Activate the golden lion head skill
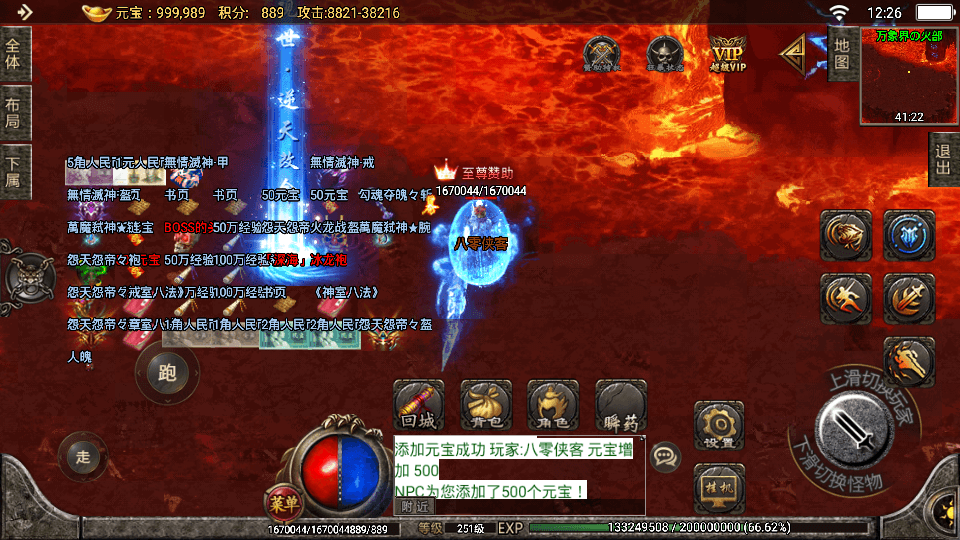Viewport: 960px width, 540px height. point(846,235)
